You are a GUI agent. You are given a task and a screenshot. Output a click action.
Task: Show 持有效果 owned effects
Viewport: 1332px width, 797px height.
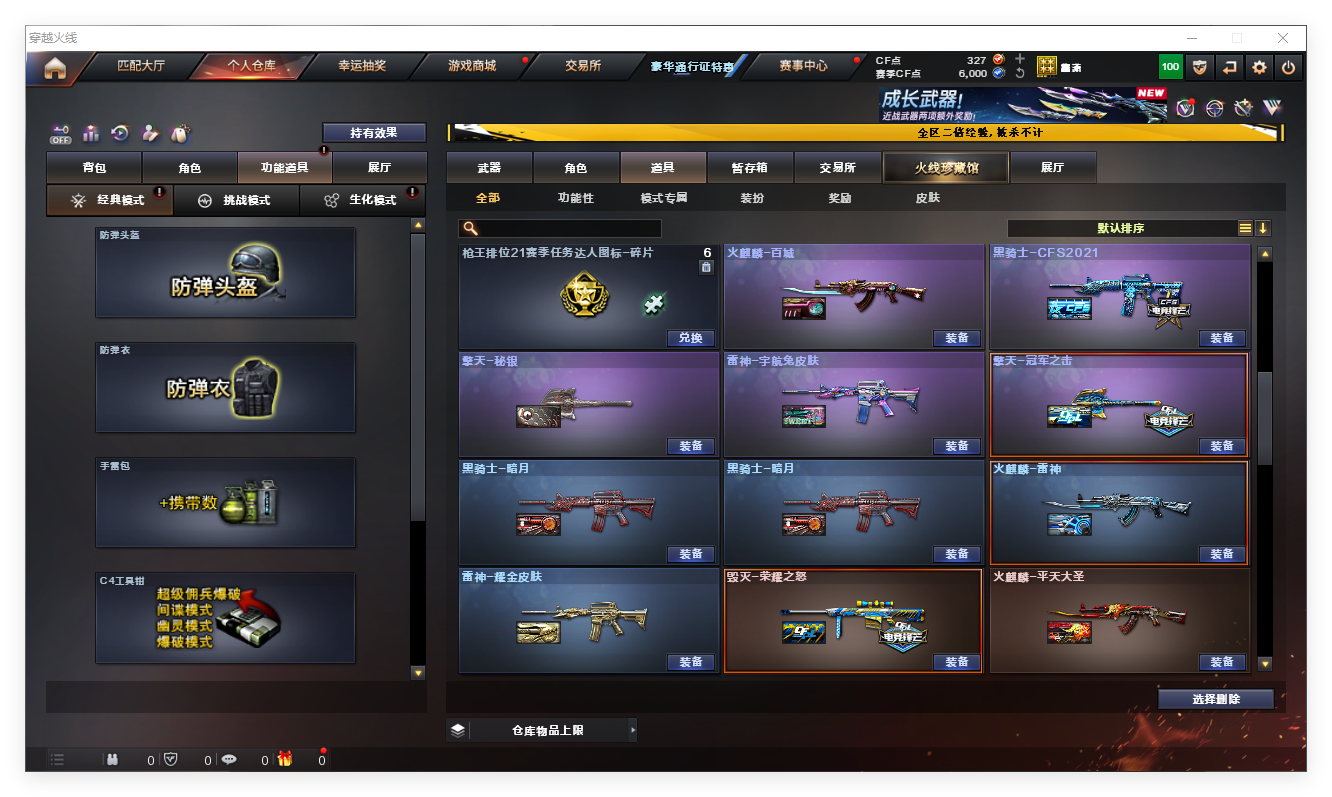(374, 132)
